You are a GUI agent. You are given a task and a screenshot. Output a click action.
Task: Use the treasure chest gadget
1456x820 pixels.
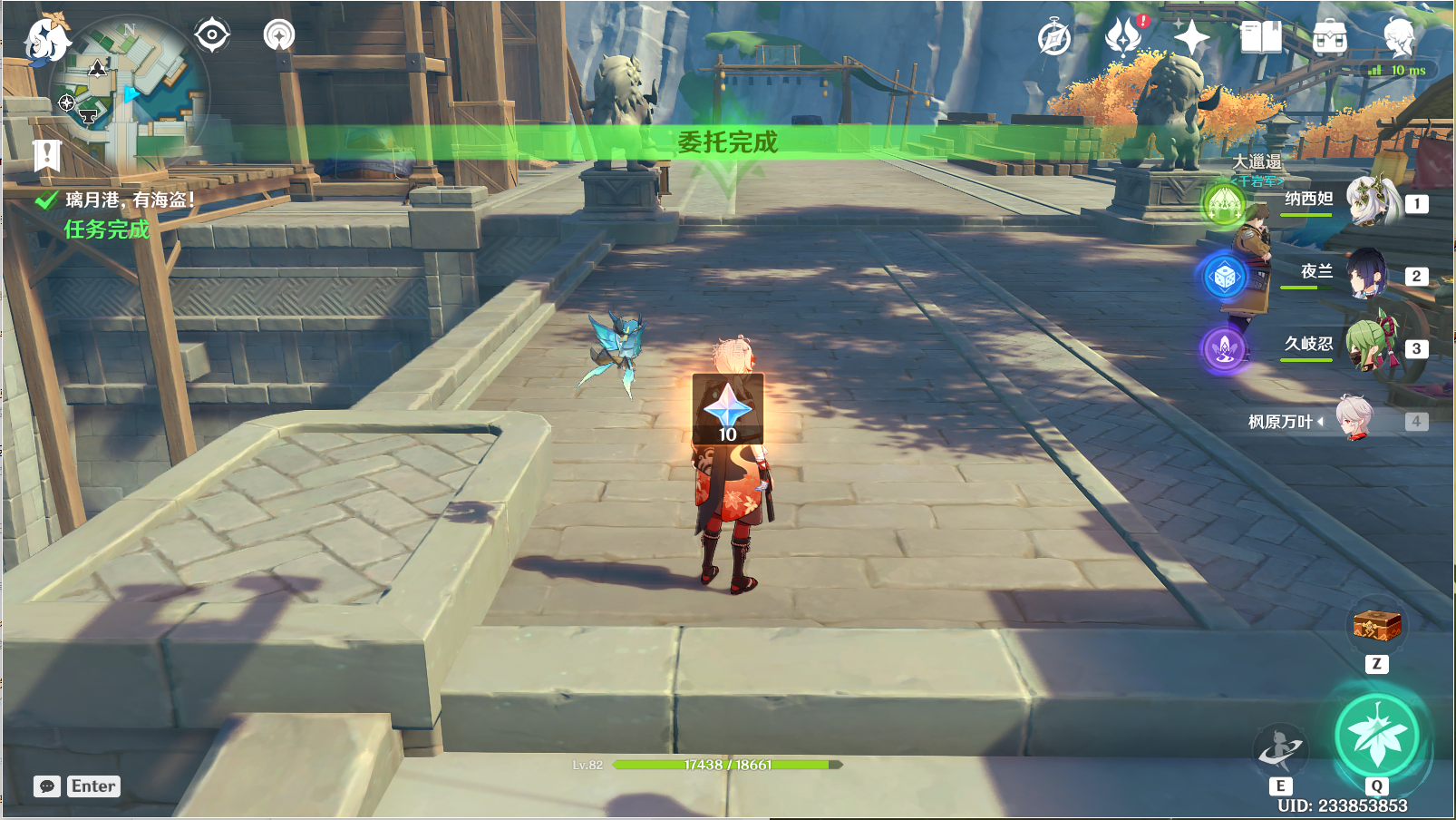(1376, 626)
